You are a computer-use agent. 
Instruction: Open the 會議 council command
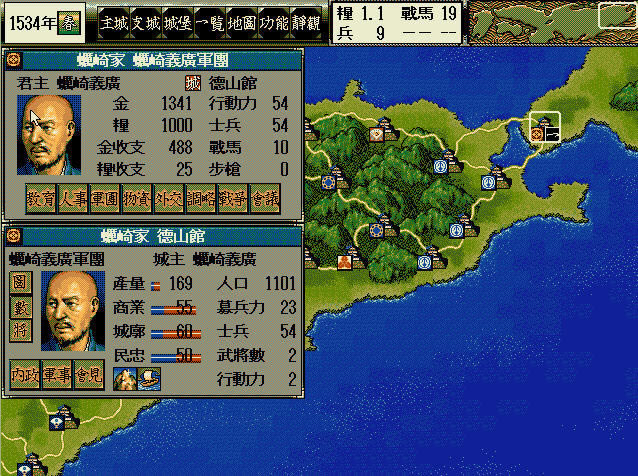click(x=265, y=200)
